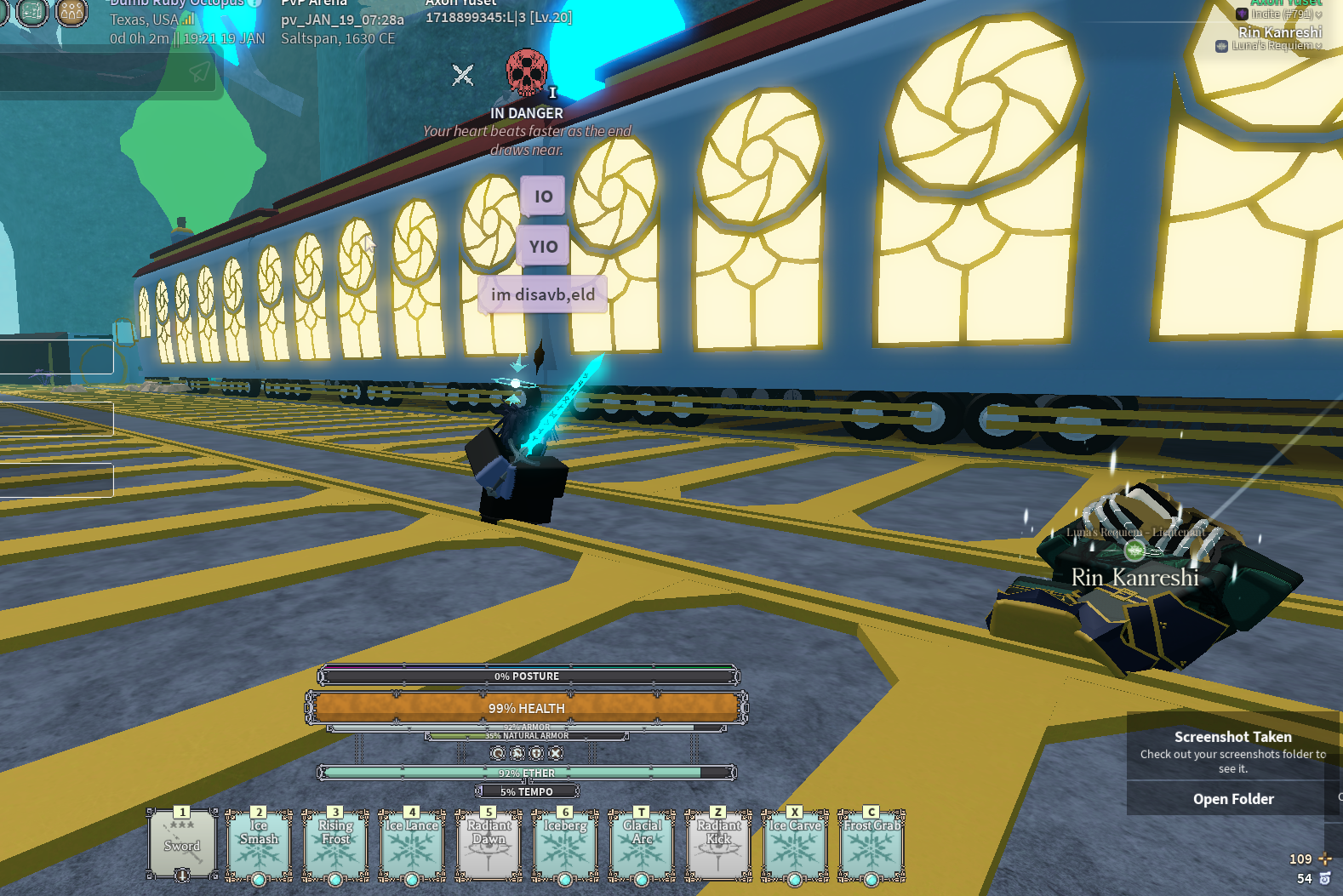Screen dimensions: 1343x896
Task: Choose the Iceberg ability slot
Action: coord(565,844)
